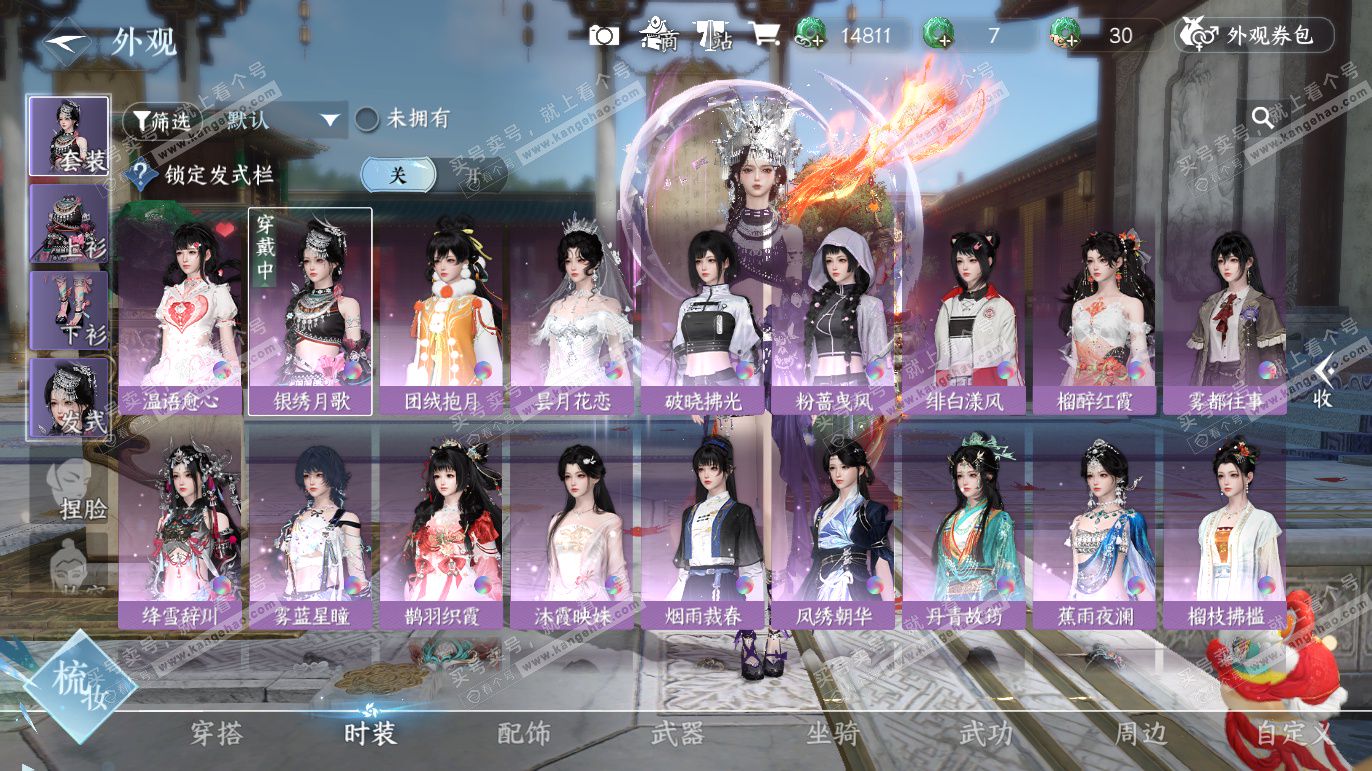Viewport: 1372px width, 771px height.
Task: Choose the 雾都往事 outfit
Action: point(1224,312)
